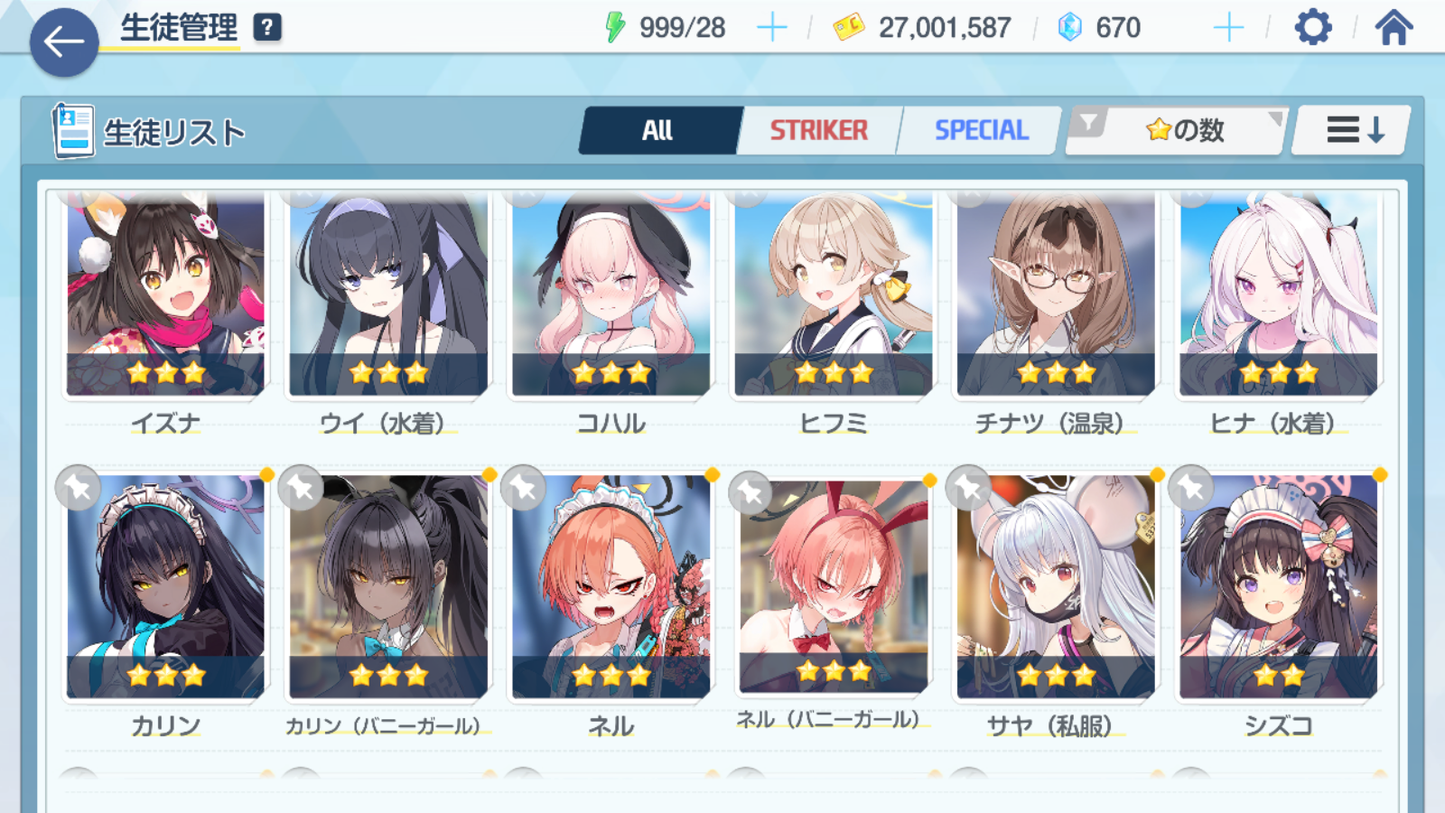Return to the home screen

1393,28
